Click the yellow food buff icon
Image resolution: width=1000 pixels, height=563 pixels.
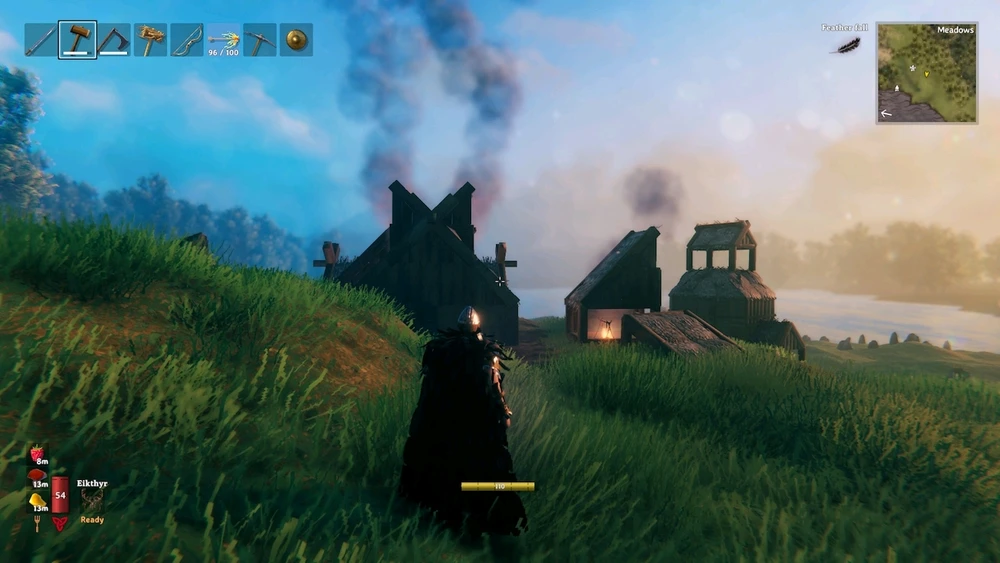click(37, 500)
